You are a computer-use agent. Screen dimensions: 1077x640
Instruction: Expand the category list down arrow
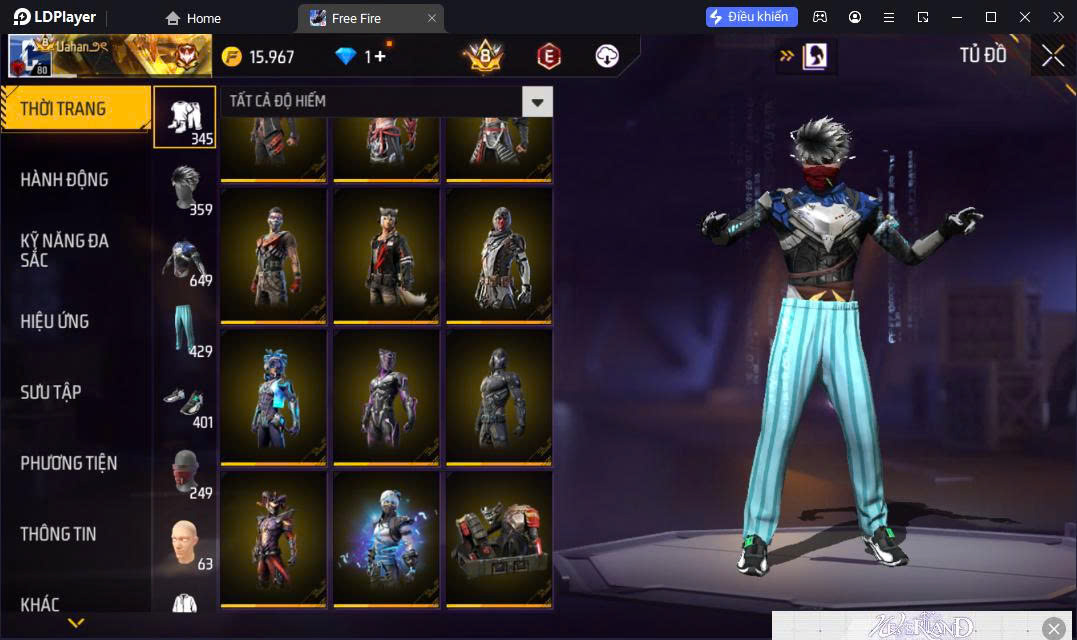click(75, 623)
